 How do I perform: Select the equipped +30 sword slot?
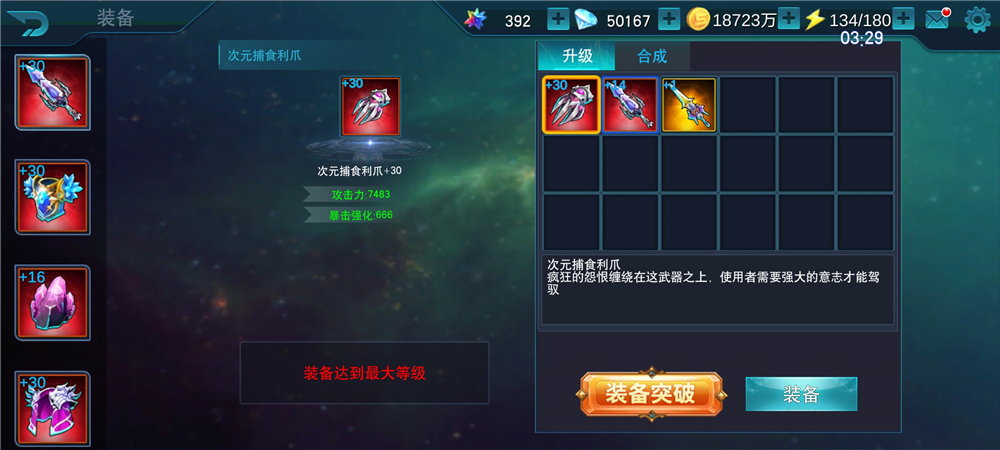point(52,92)
